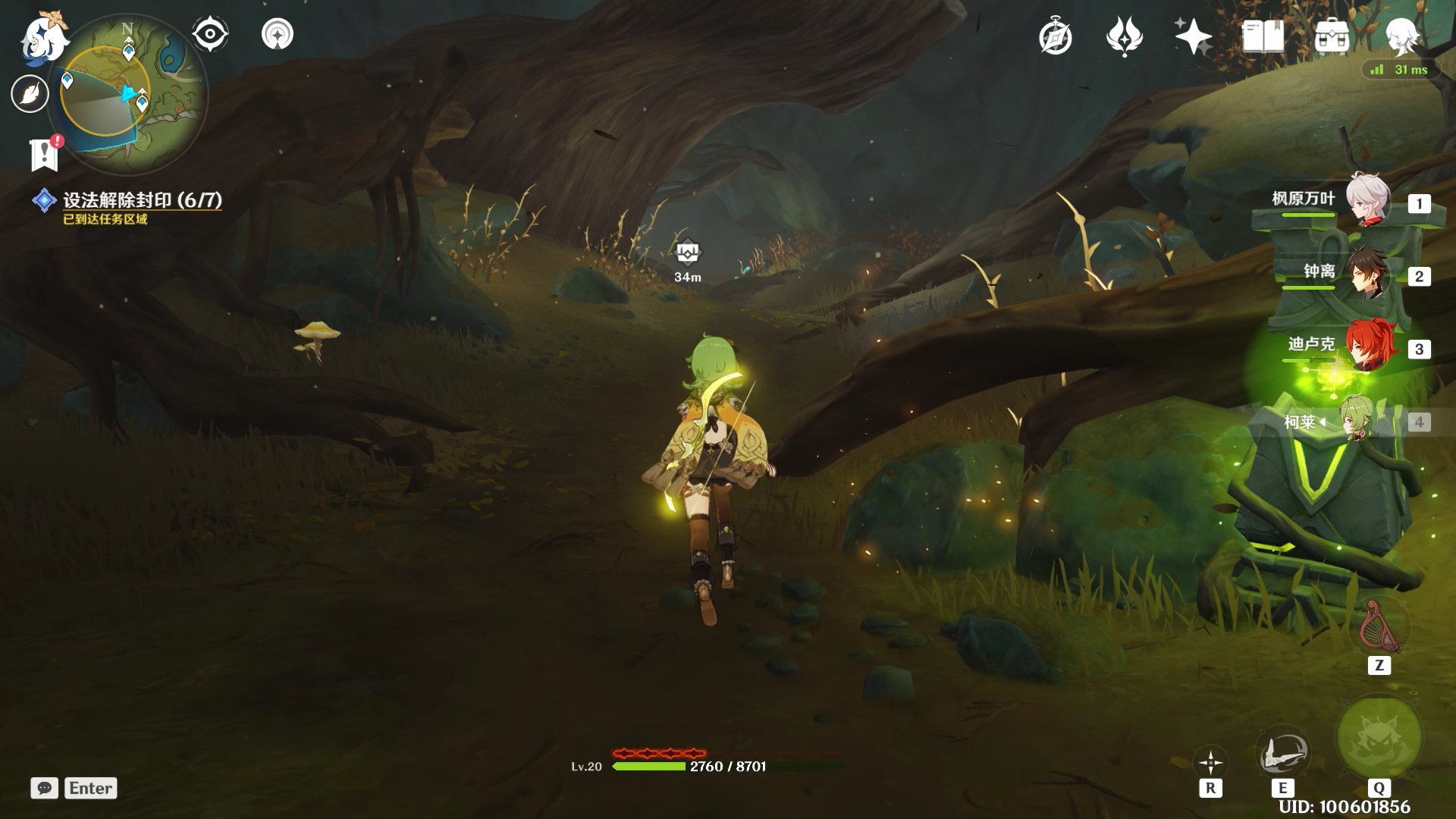Use the Windsong Lyre gadget

[x=1379, y=628]
